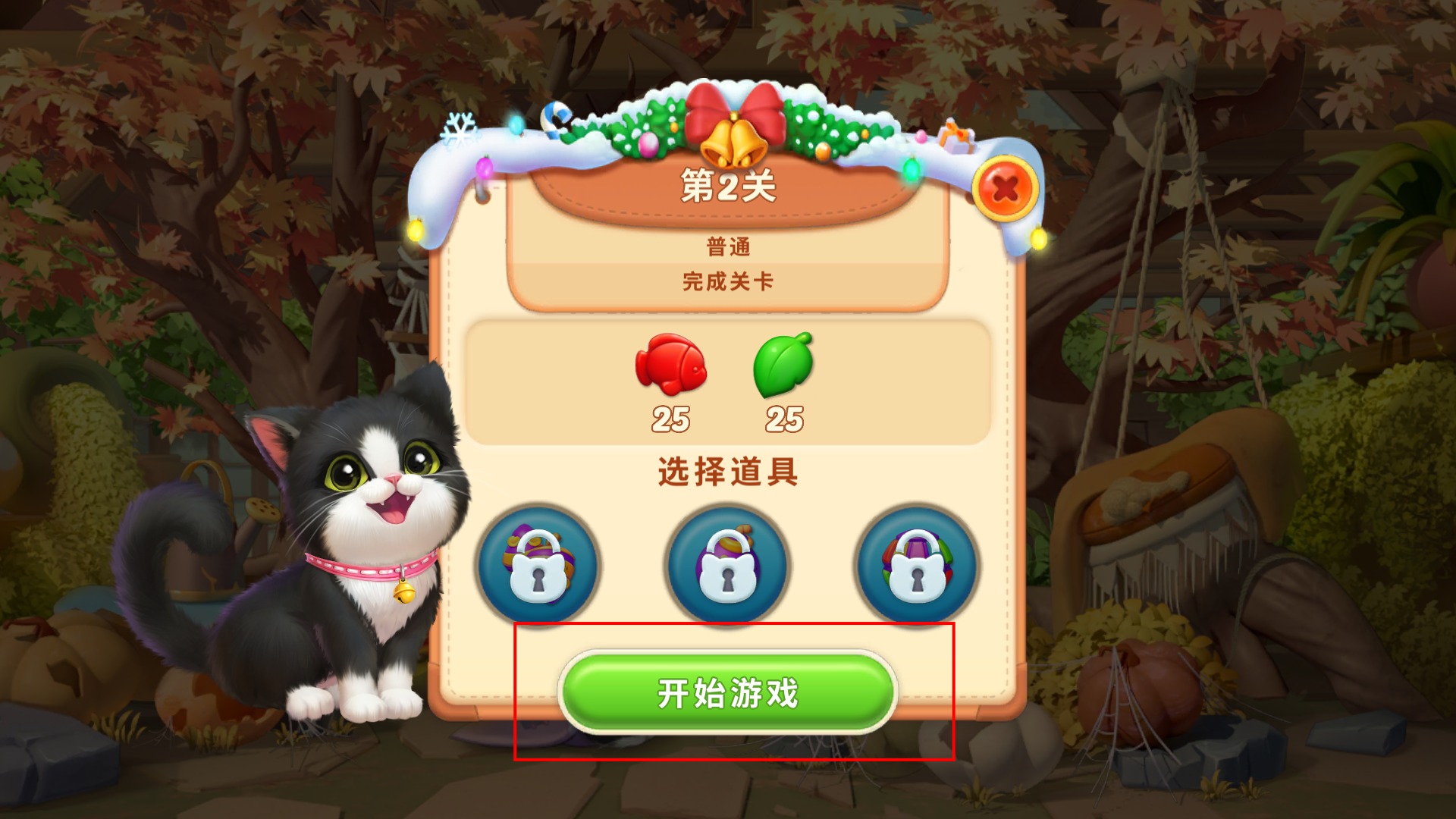Screen dimensions: 1456x819
Task: Click the gift box decoration on the right
Action: pos(957,136)
